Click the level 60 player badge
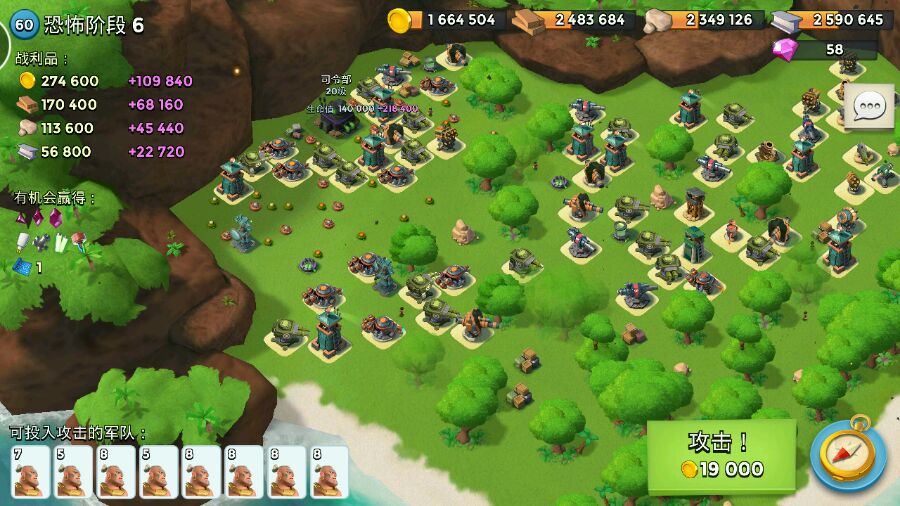Viewport: 900px width, 506px height. coord(24,24)
